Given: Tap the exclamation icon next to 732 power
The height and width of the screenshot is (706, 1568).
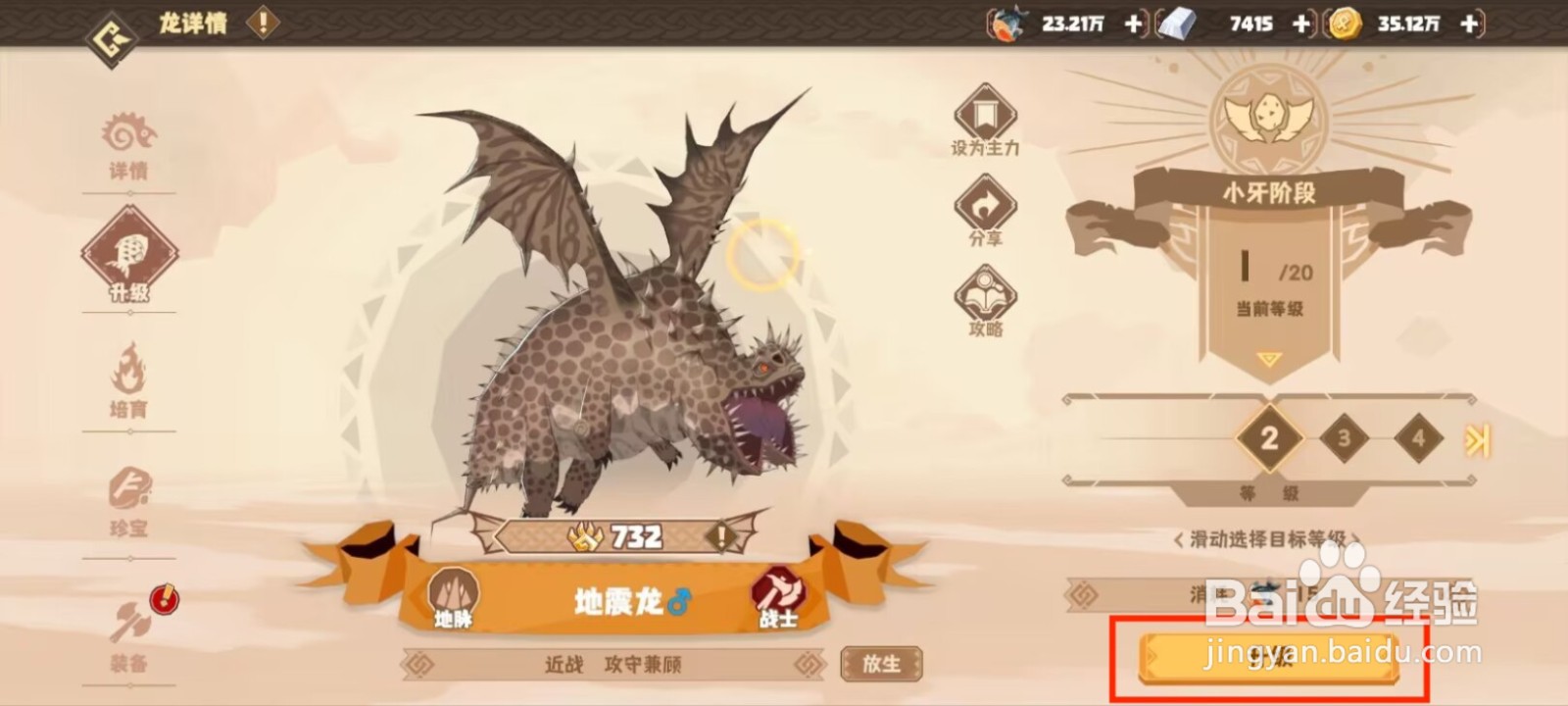Looking at the screenshot, I should [722, 537].
